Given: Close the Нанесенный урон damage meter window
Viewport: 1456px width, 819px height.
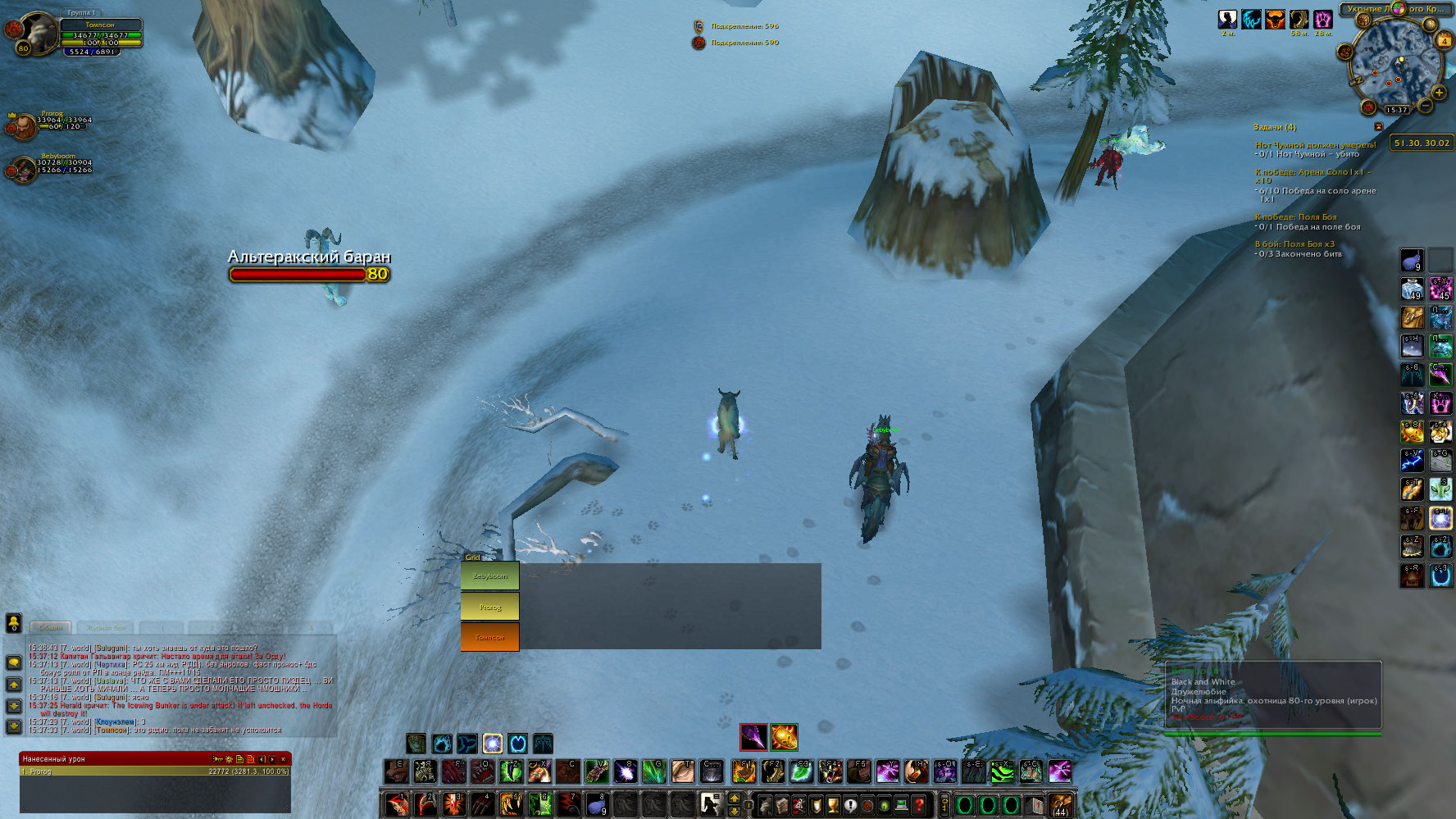Looking at the screenshot, I should click(x=284, y=759).
